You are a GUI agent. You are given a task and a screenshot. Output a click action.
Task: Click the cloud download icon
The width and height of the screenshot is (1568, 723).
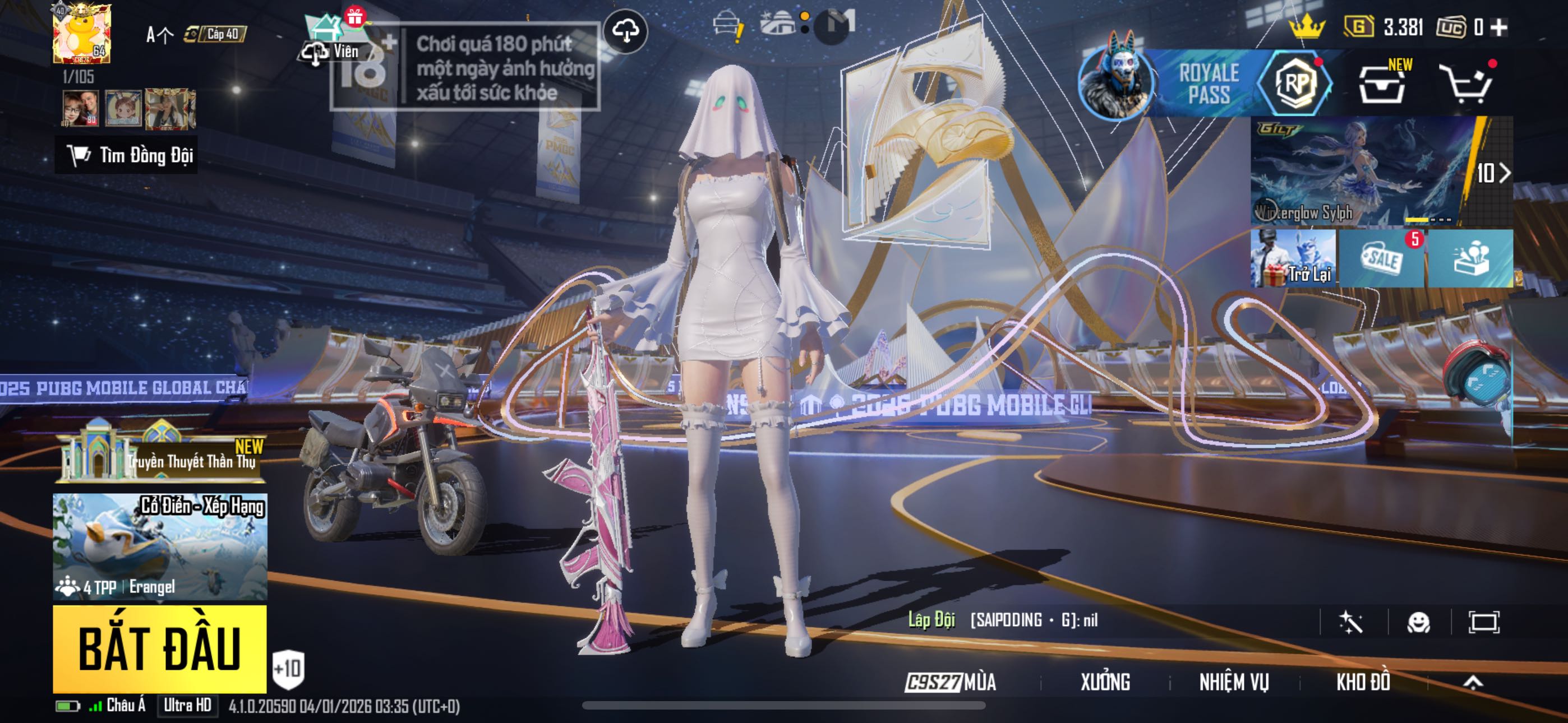pyautogui.click(x=625, y=30)
